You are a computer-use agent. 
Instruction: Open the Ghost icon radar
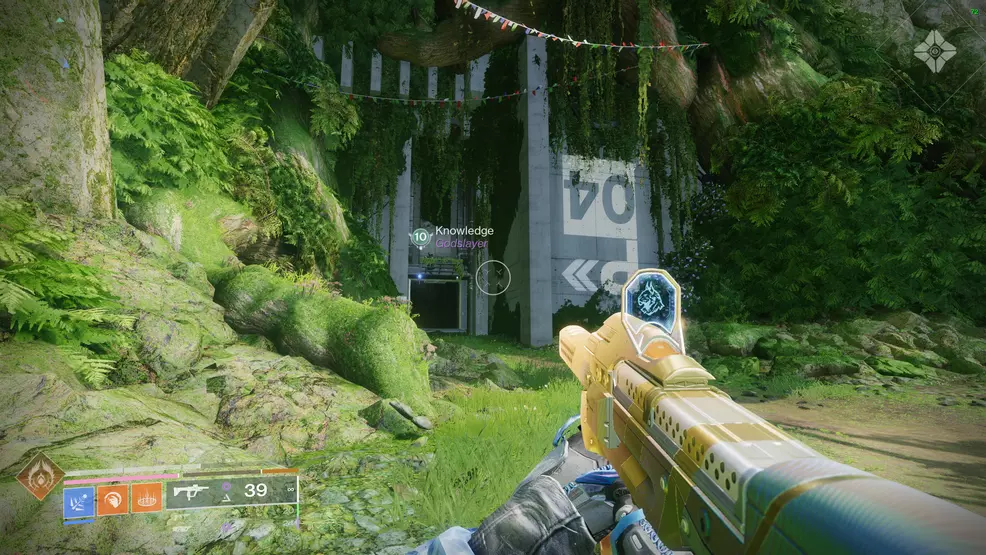934,51
